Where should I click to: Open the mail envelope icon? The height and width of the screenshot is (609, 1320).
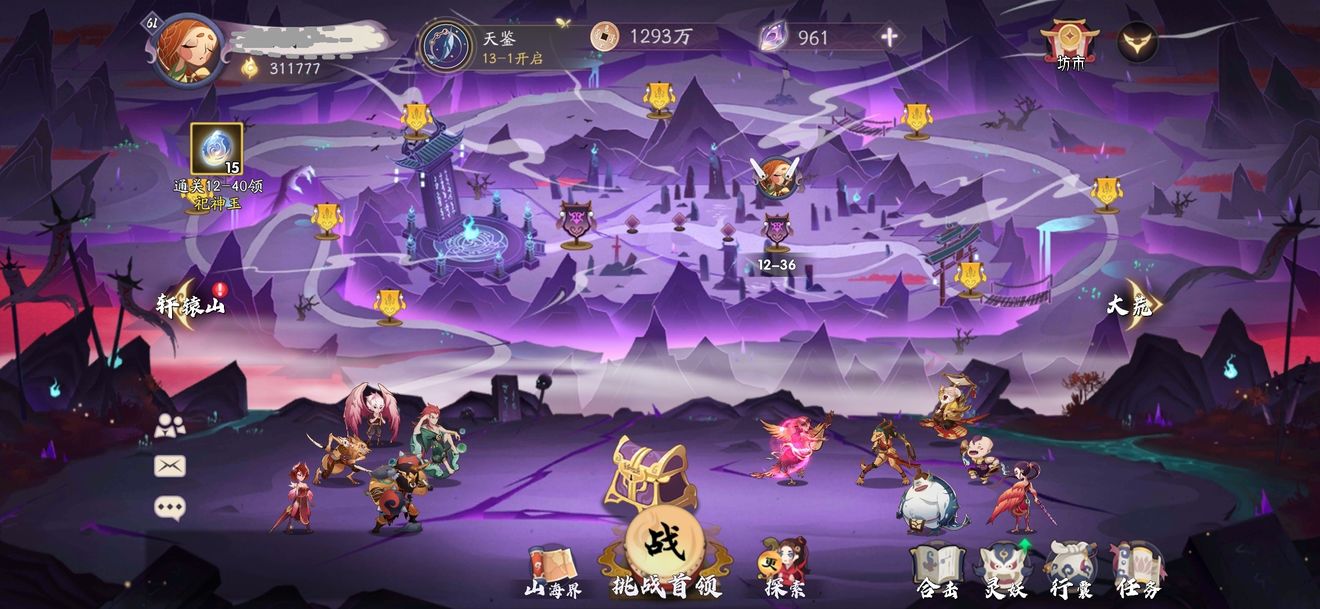click(x=170, y=466)
